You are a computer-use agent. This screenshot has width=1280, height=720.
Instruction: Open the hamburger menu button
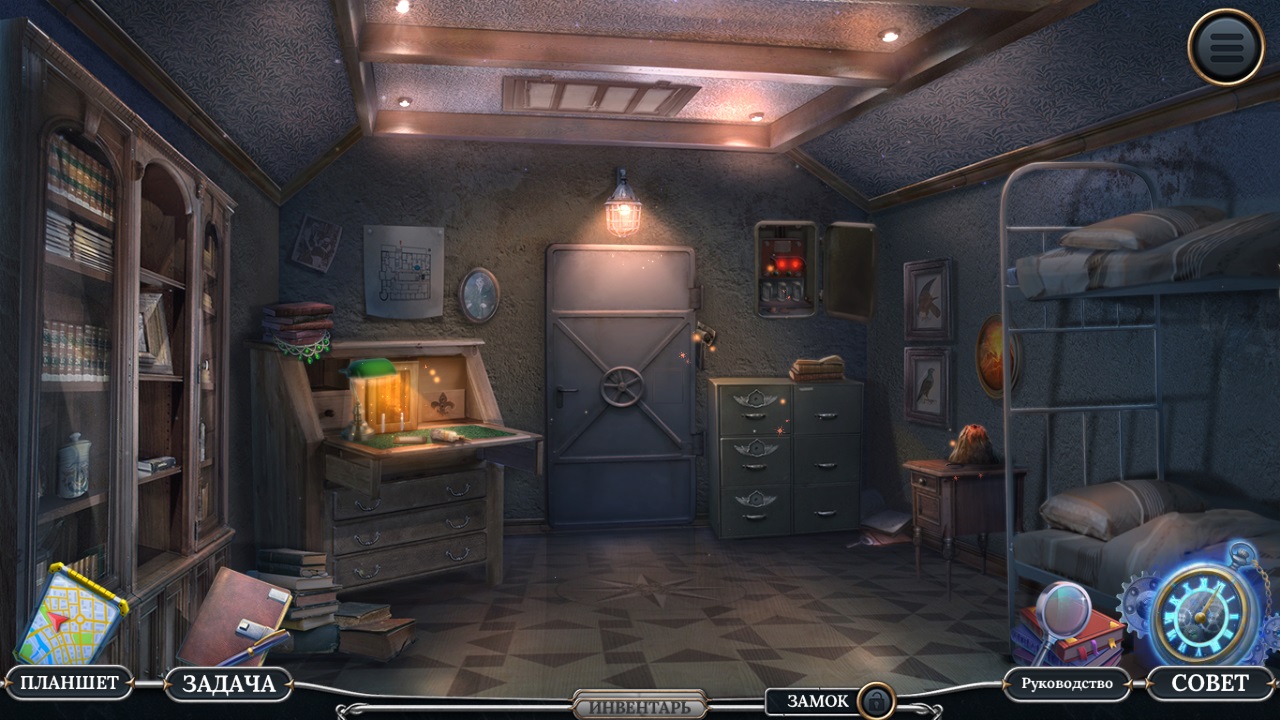pos(1226,46)
